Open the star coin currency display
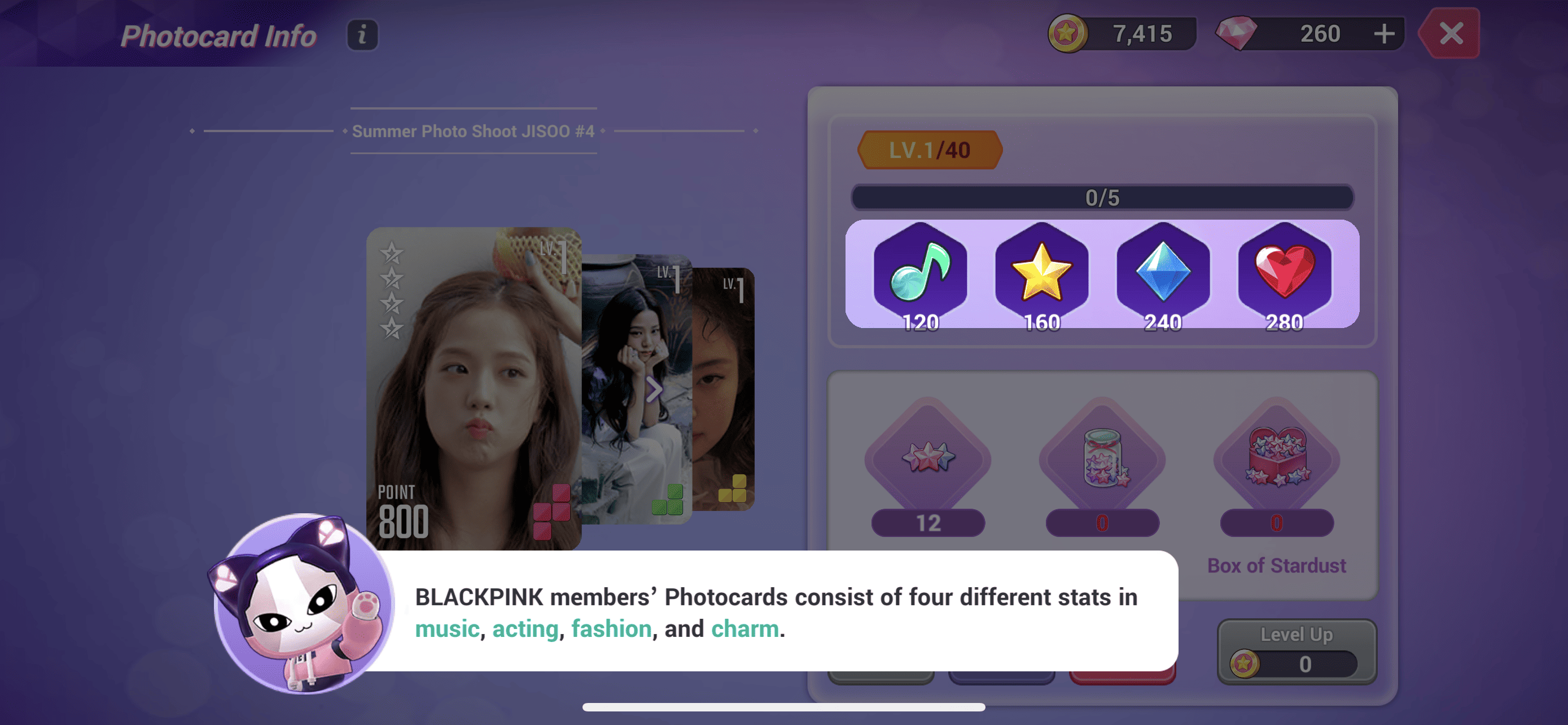Image resolution: width=1568 pixels, height=725 pixels. [1120, 33]
